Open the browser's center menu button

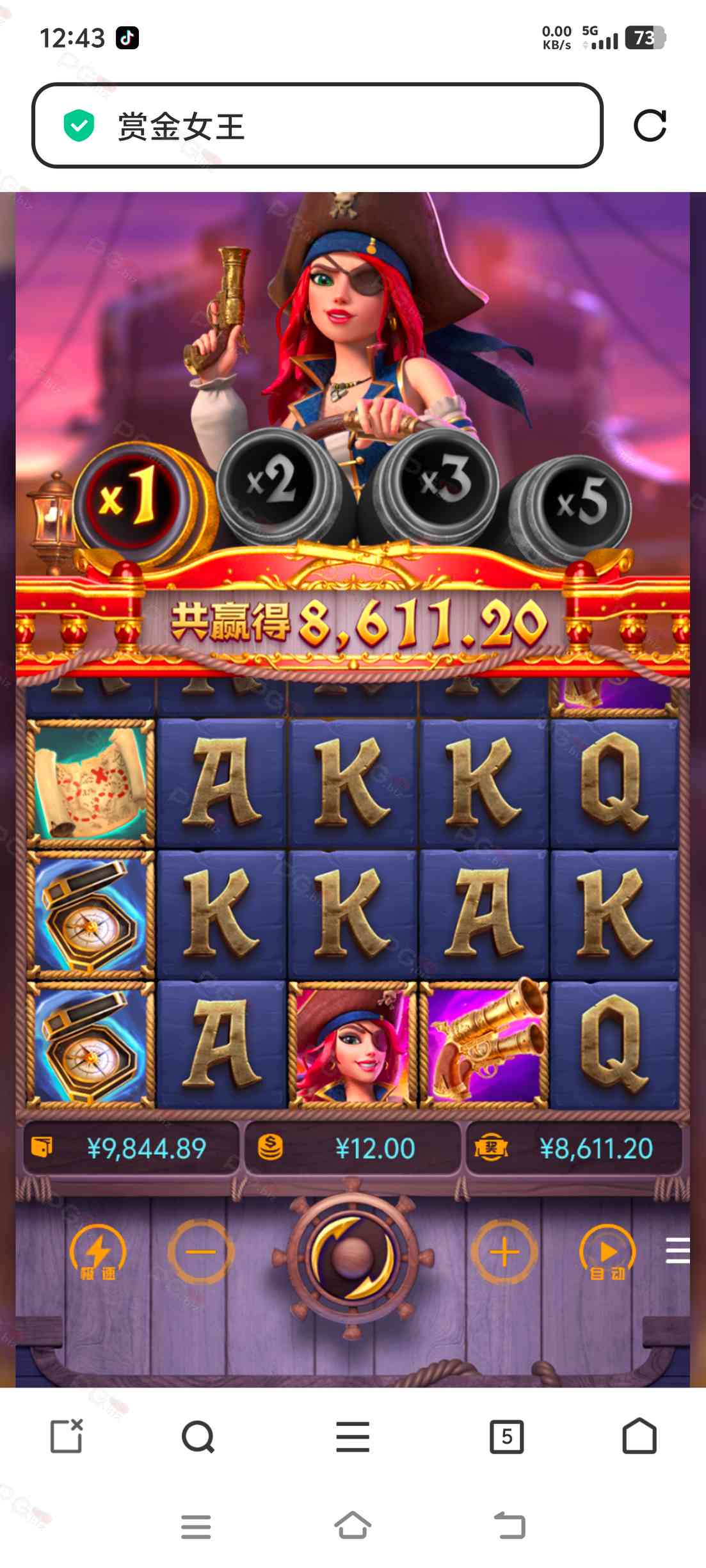coord(353,1437)
